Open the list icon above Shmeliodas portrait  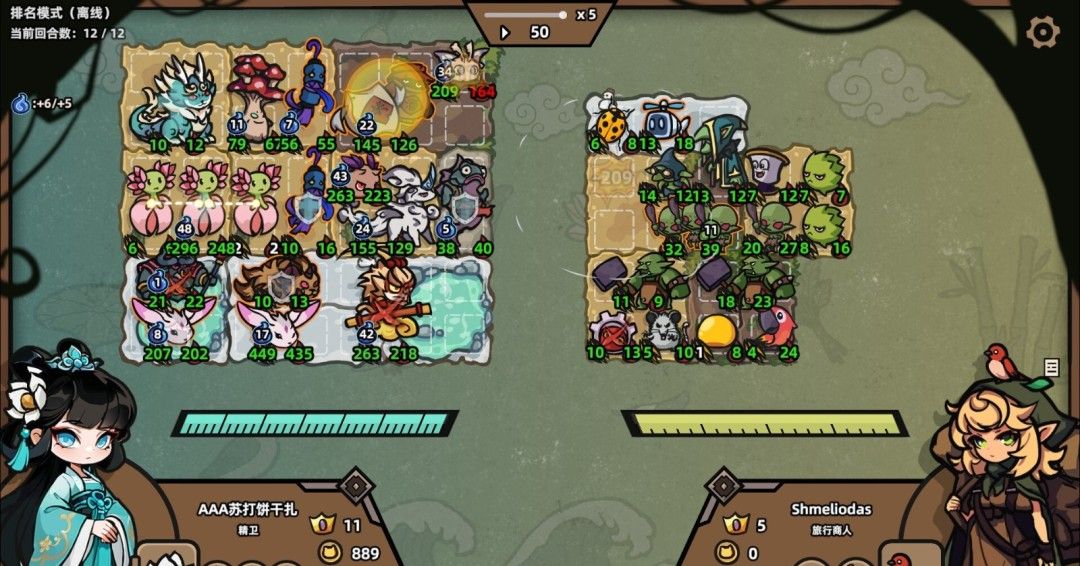point(1051,367)
